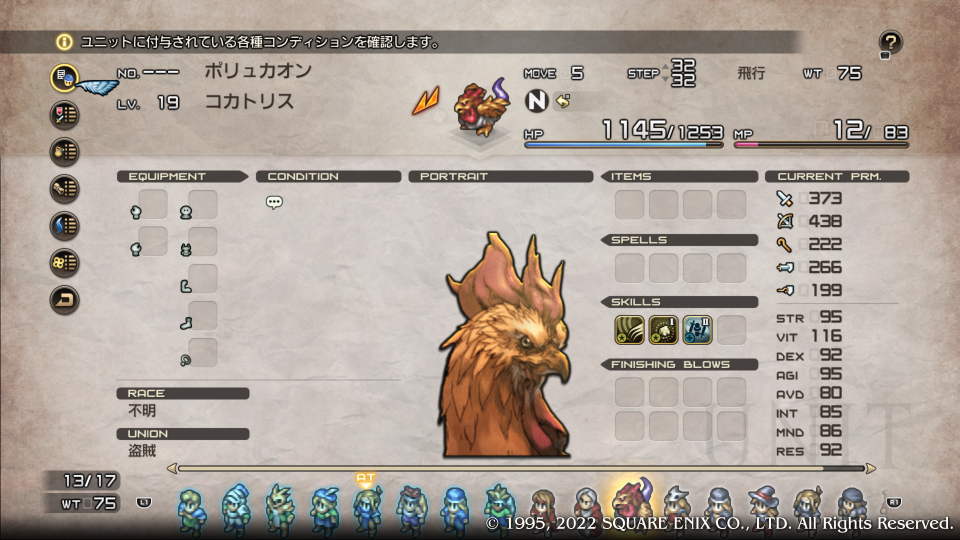Select the highlighted cockatrice in the unit roster
This screenshot has height=540, width=960.
click(x=631, y=502)
